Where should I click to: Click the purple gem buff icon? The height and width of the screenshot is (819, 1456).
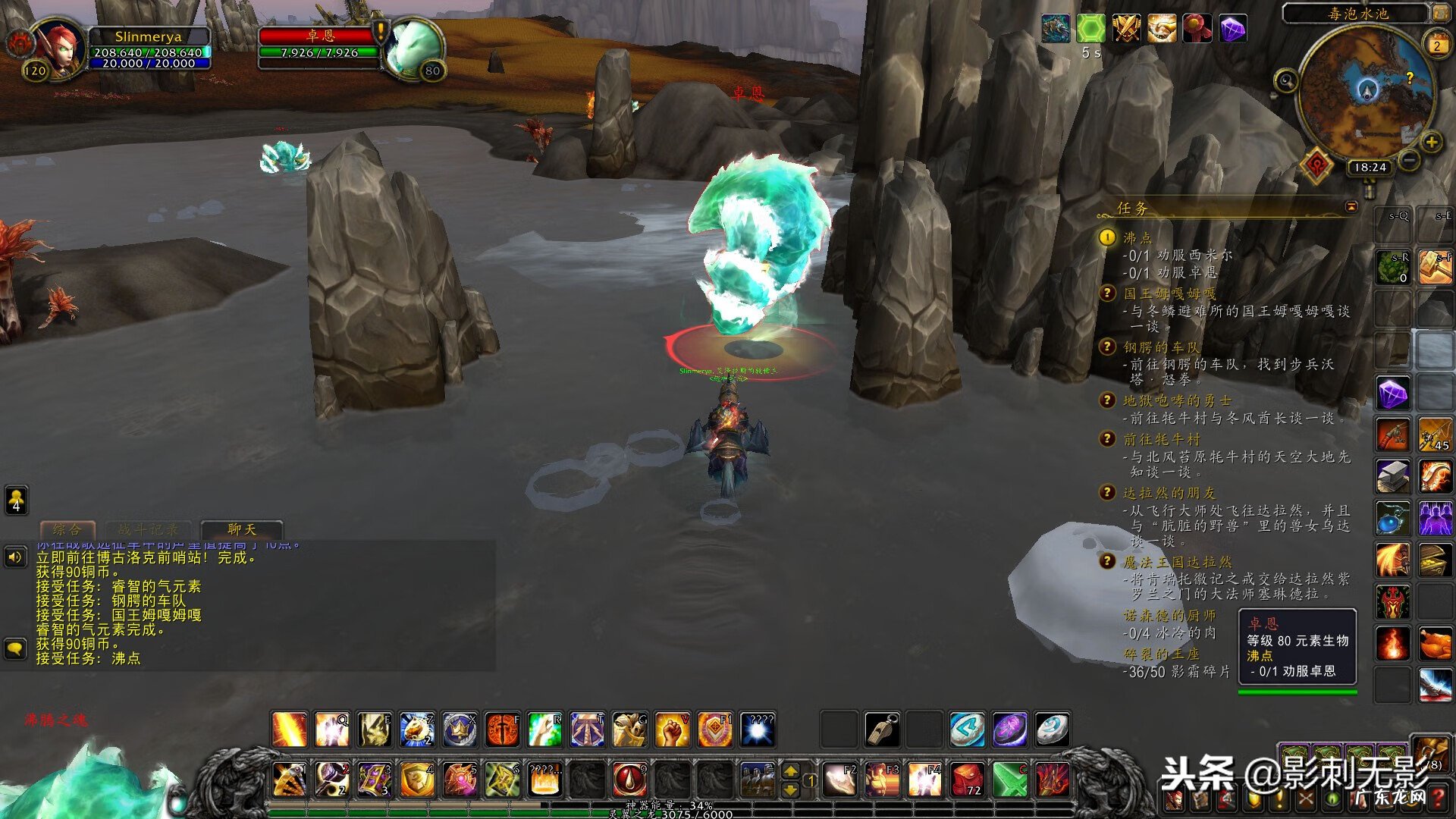[x=1233, y=30]
